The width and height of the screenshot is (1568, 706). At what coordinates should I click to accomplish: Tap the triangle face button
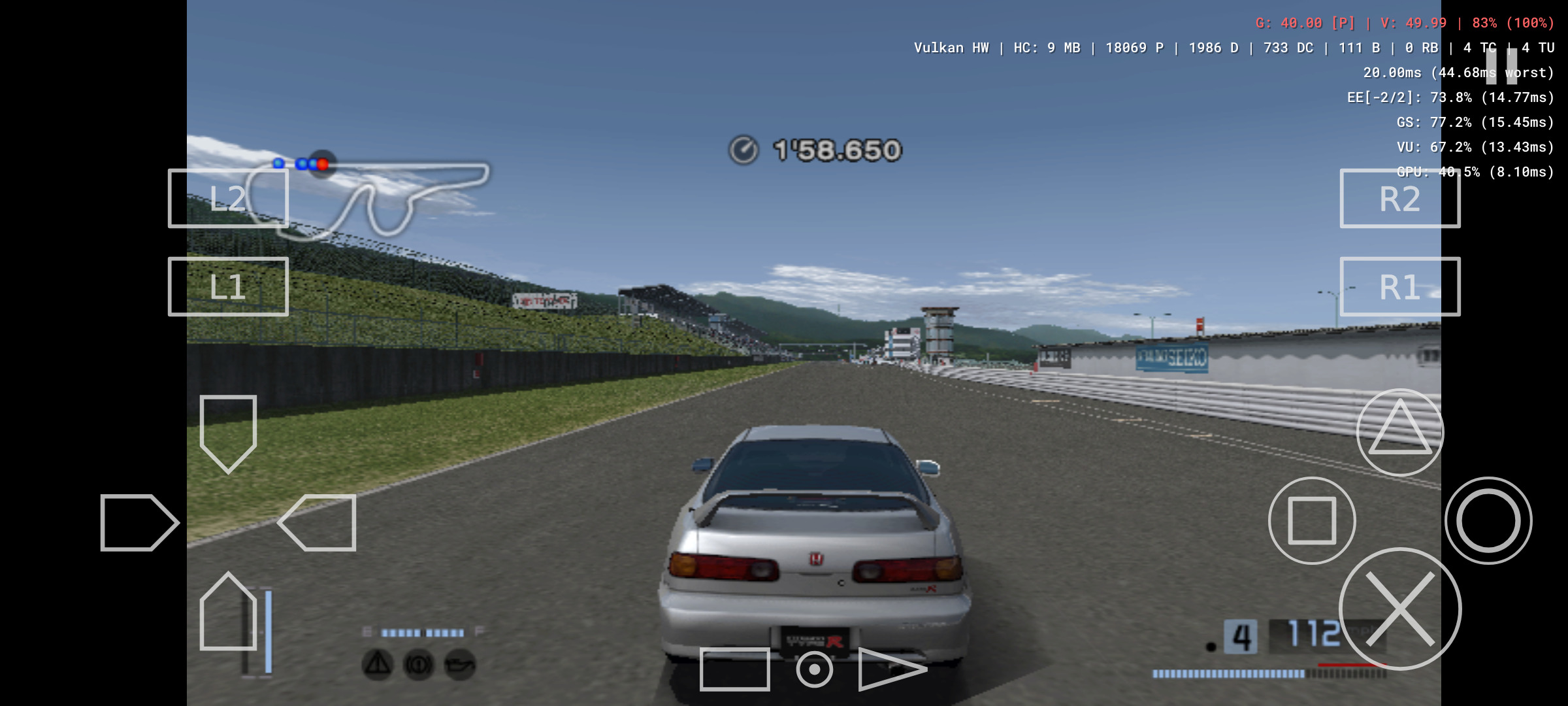point(1399,432)
